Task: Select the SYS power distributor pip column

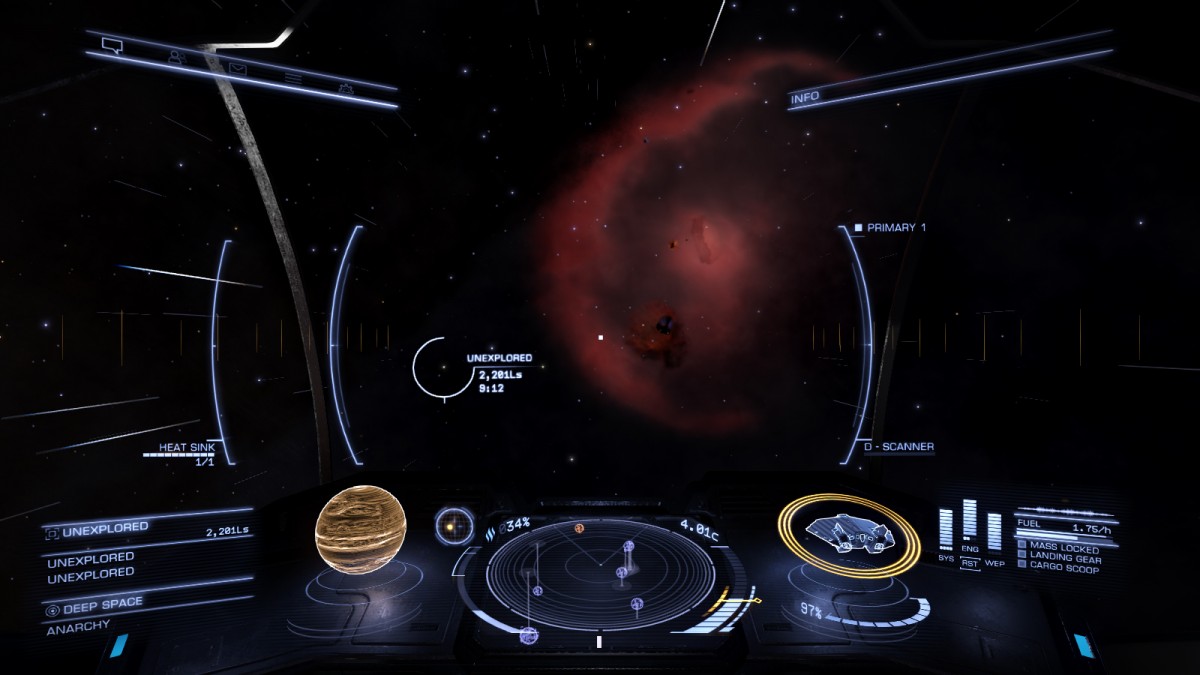Action: 946,529
